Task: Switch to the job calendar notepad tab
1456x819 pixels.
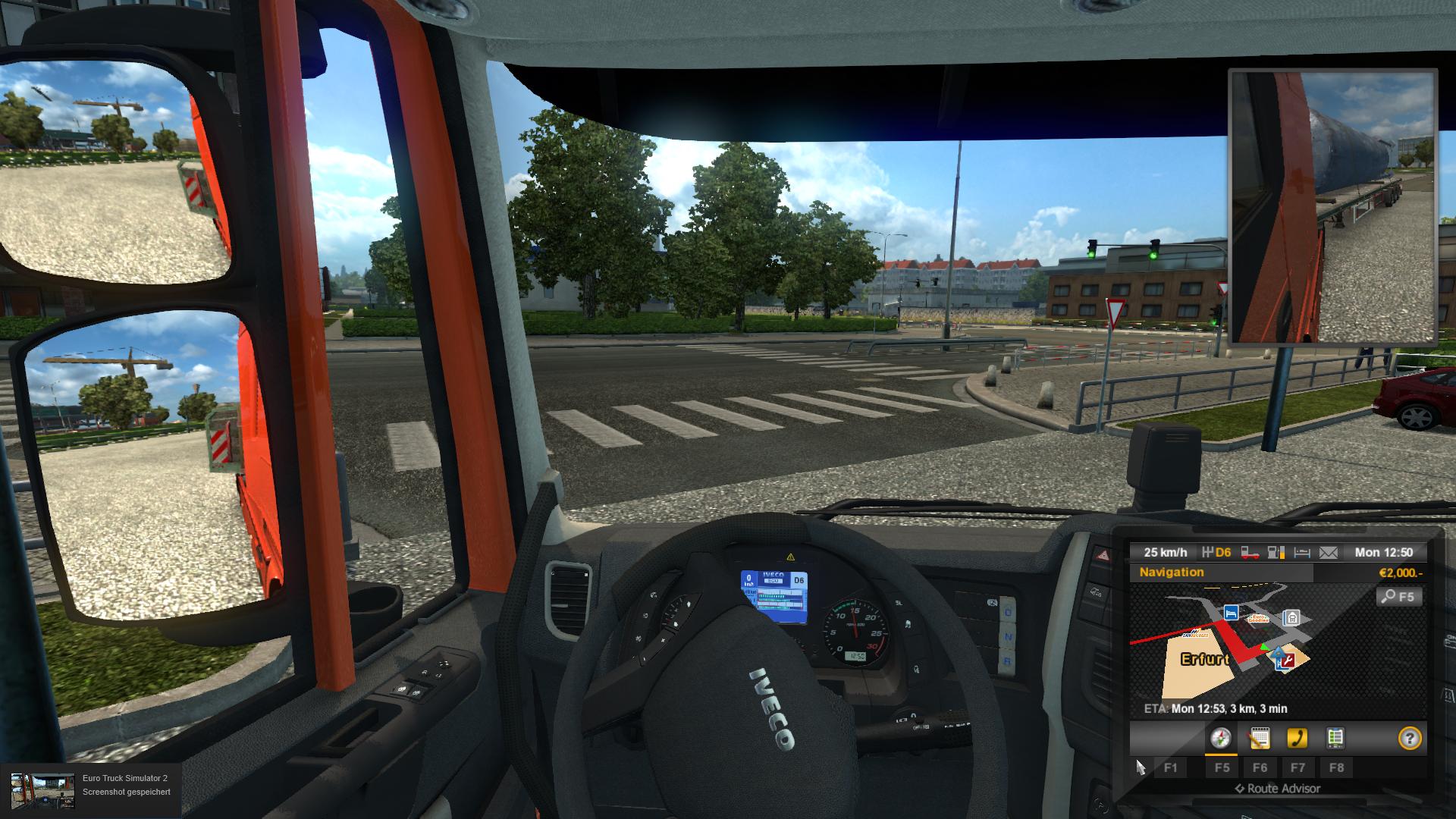Action: point(1260,738)
